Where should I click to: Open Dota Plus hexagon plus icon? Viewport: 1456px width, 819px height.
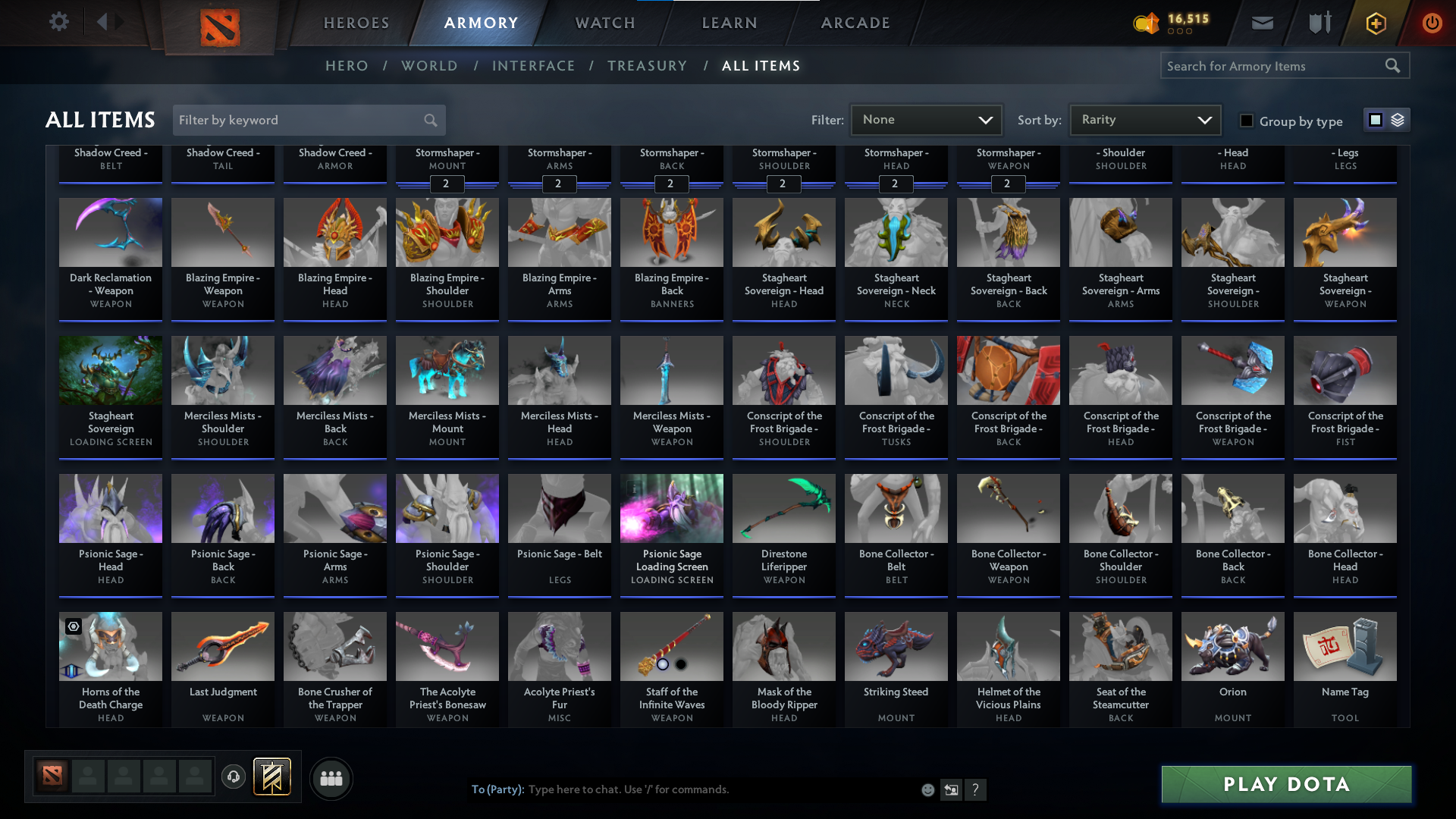[1375, 23]
